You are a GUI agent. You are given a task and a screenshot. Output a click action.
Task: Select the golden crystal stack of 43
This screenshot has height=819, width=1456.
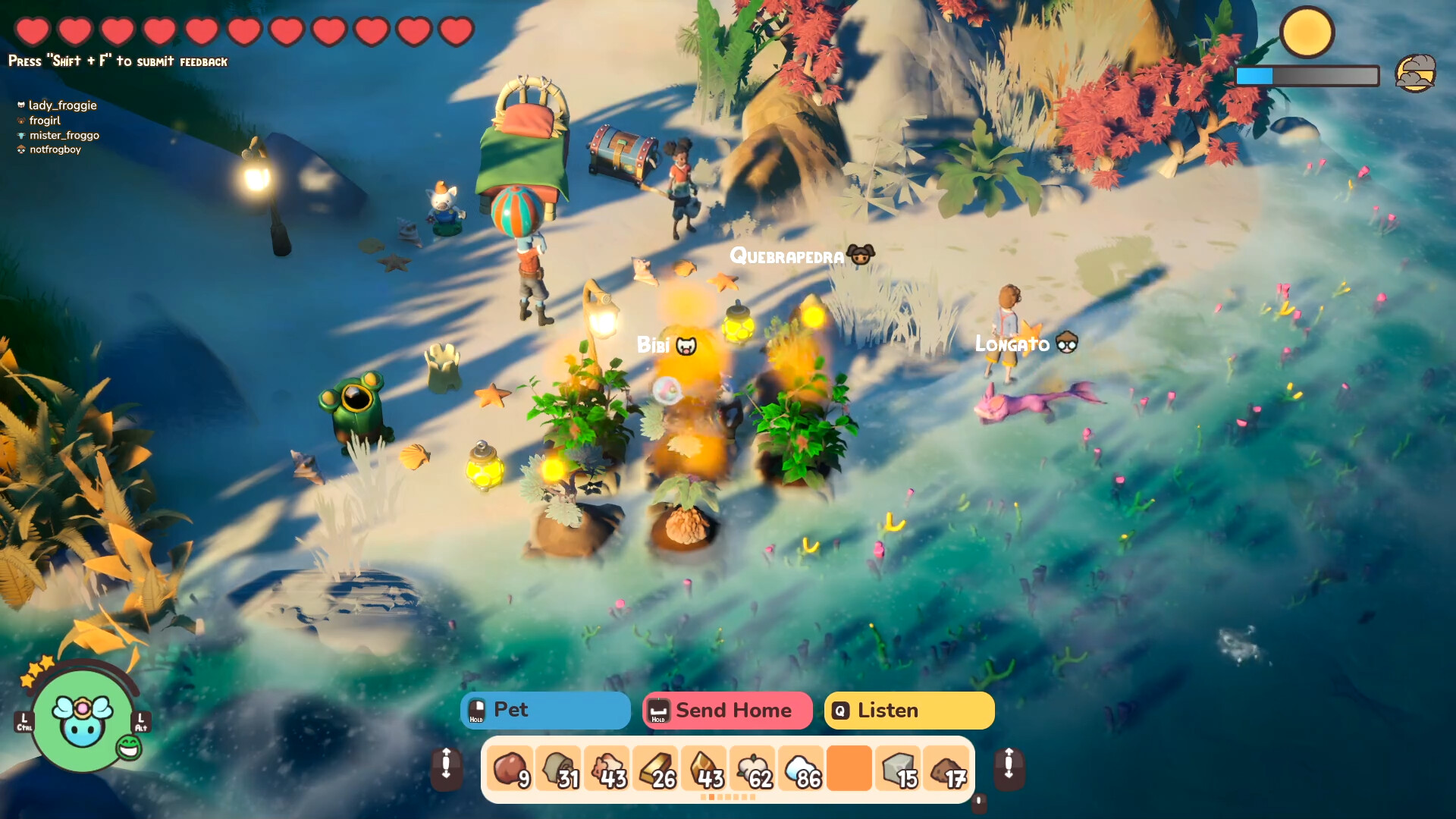pyautogui.click(x=704, y=768)
